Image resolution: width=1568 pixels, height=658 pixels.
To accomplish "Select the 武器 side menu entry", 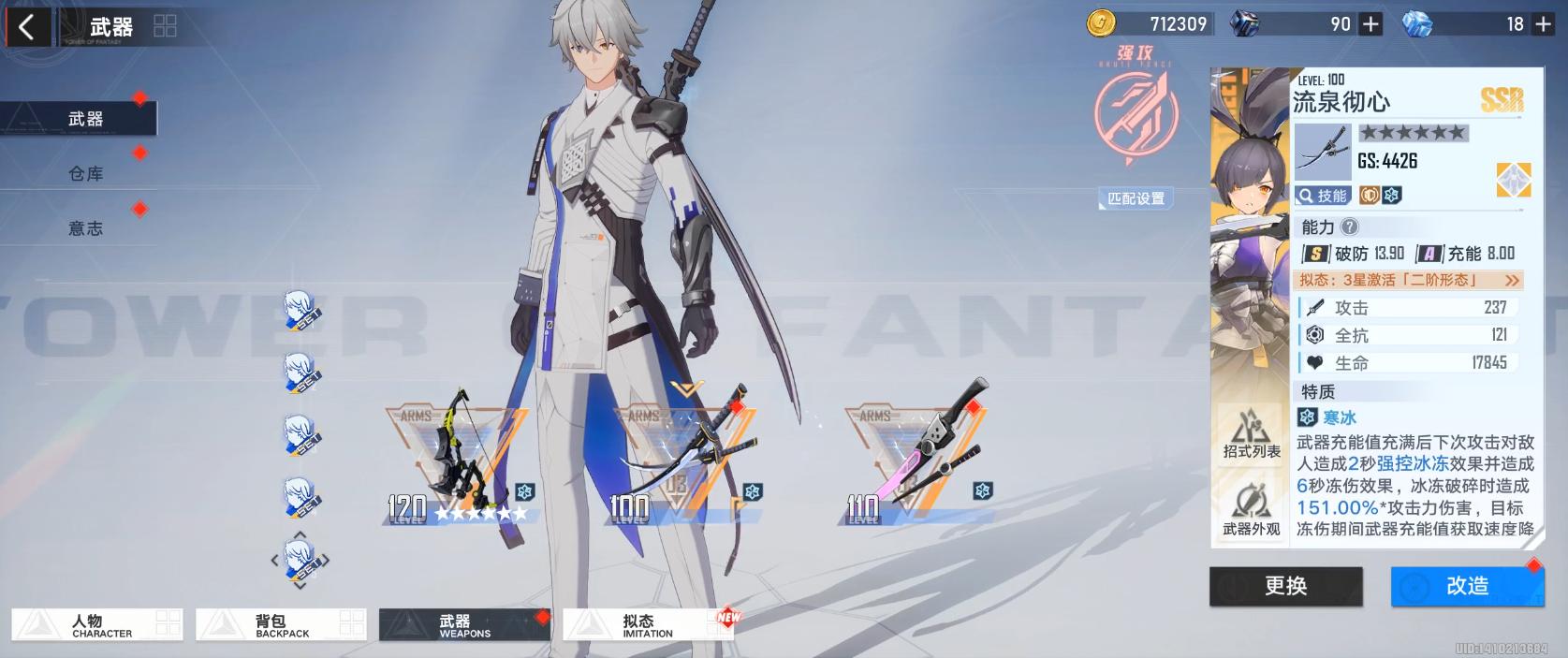I will pos(84,119).
